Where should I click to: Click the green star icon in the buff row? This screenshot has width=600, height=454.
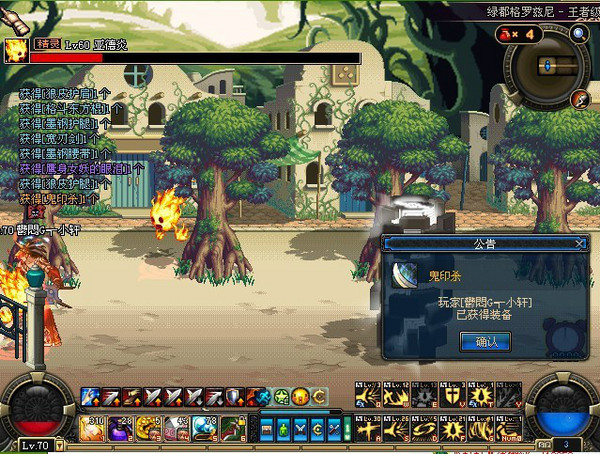click(x=283, y=396)
